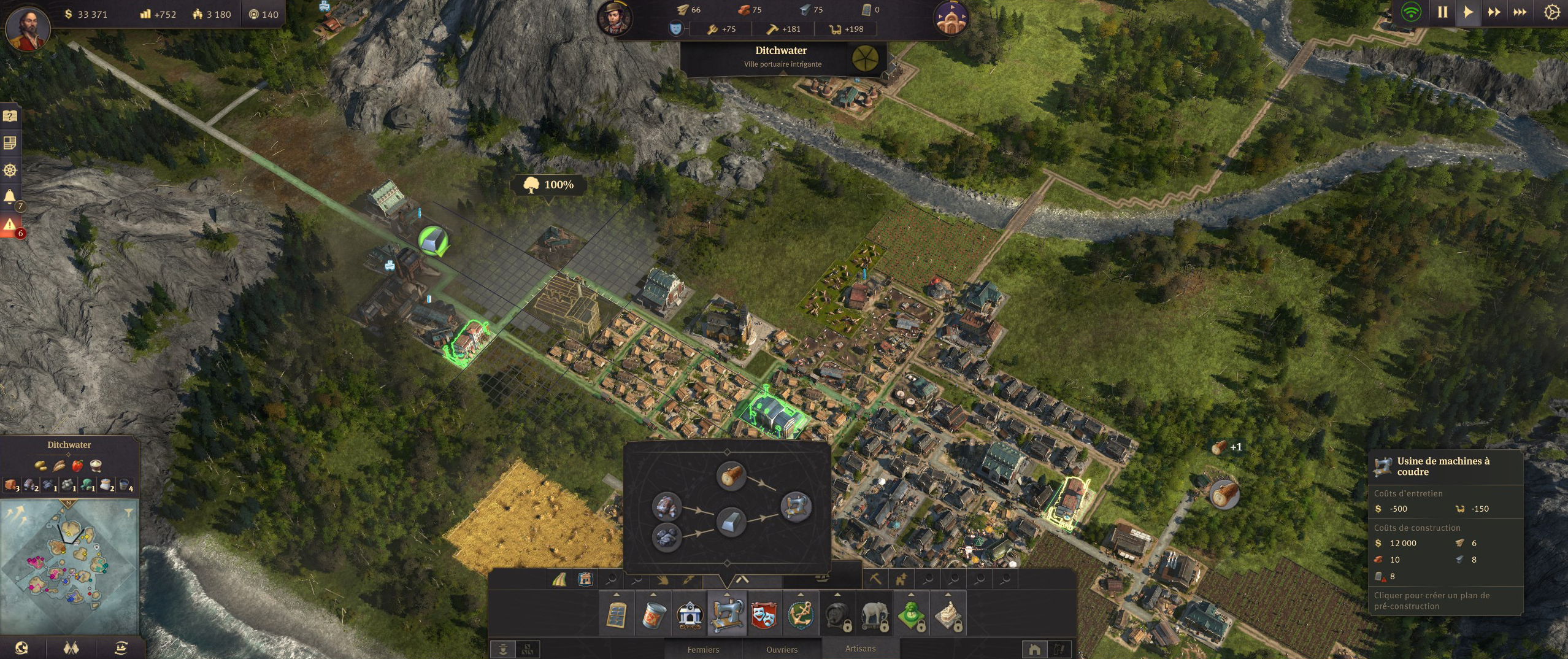The image size is (1568, 659).
Task: Select the canned food building category
Action: pos(653,614)
